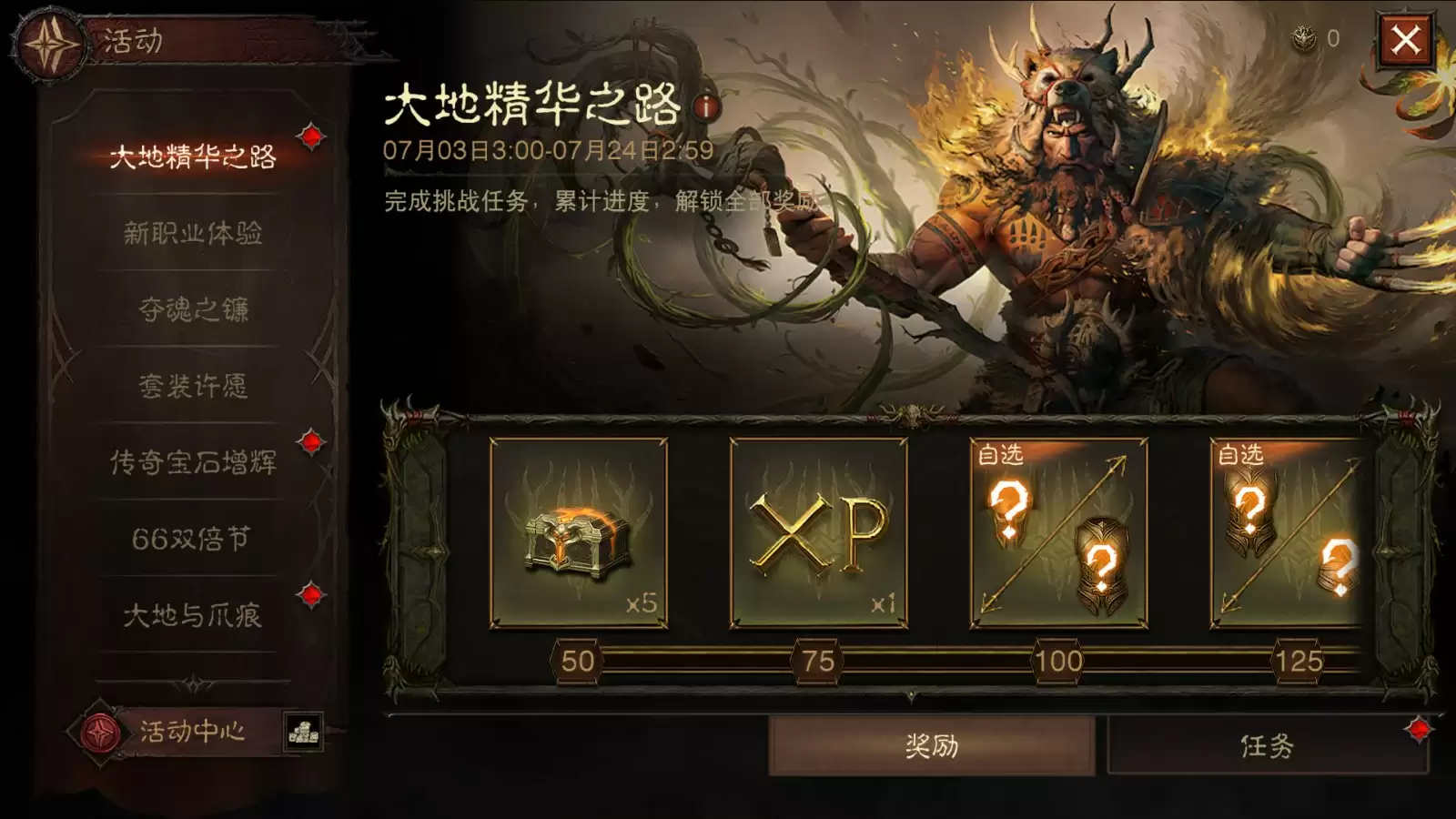Select the 奖励 tab
Viewport: 1456px width, 819px height.
(x=931, y=745)
